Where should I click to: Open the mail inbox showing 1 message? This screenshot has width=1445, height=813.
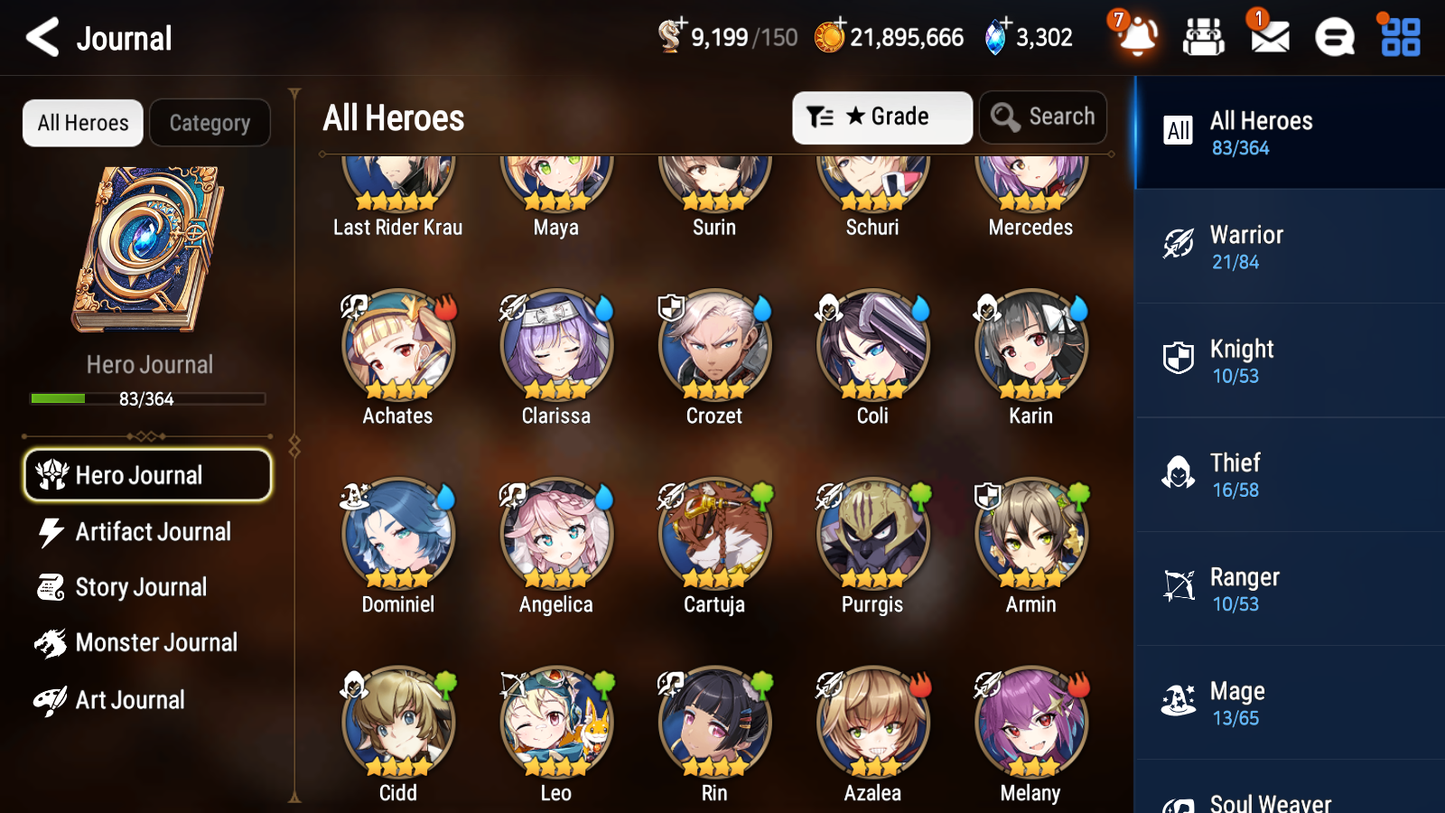click(1269, 37)
